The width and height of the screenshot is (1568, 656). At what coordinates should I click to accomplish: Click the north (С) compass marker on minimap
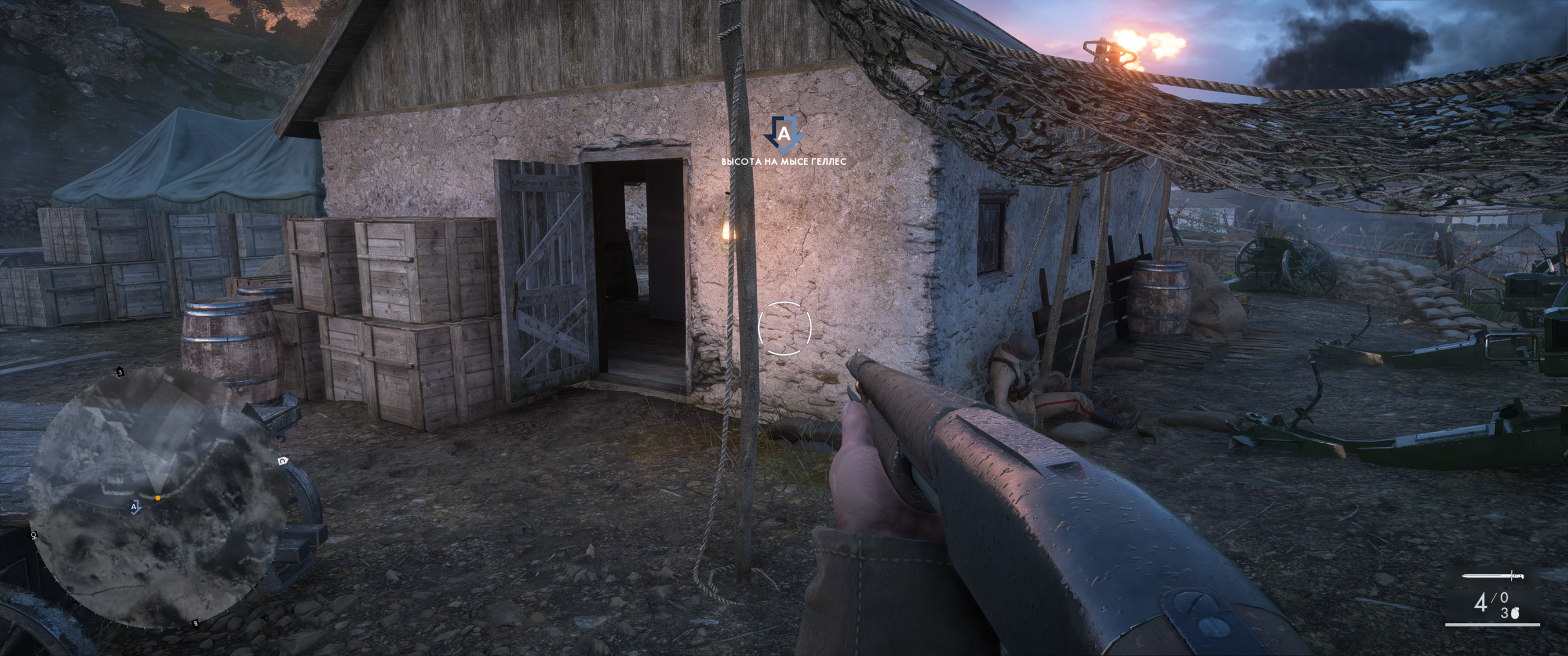pyautogui.click(x=282, y=460)
